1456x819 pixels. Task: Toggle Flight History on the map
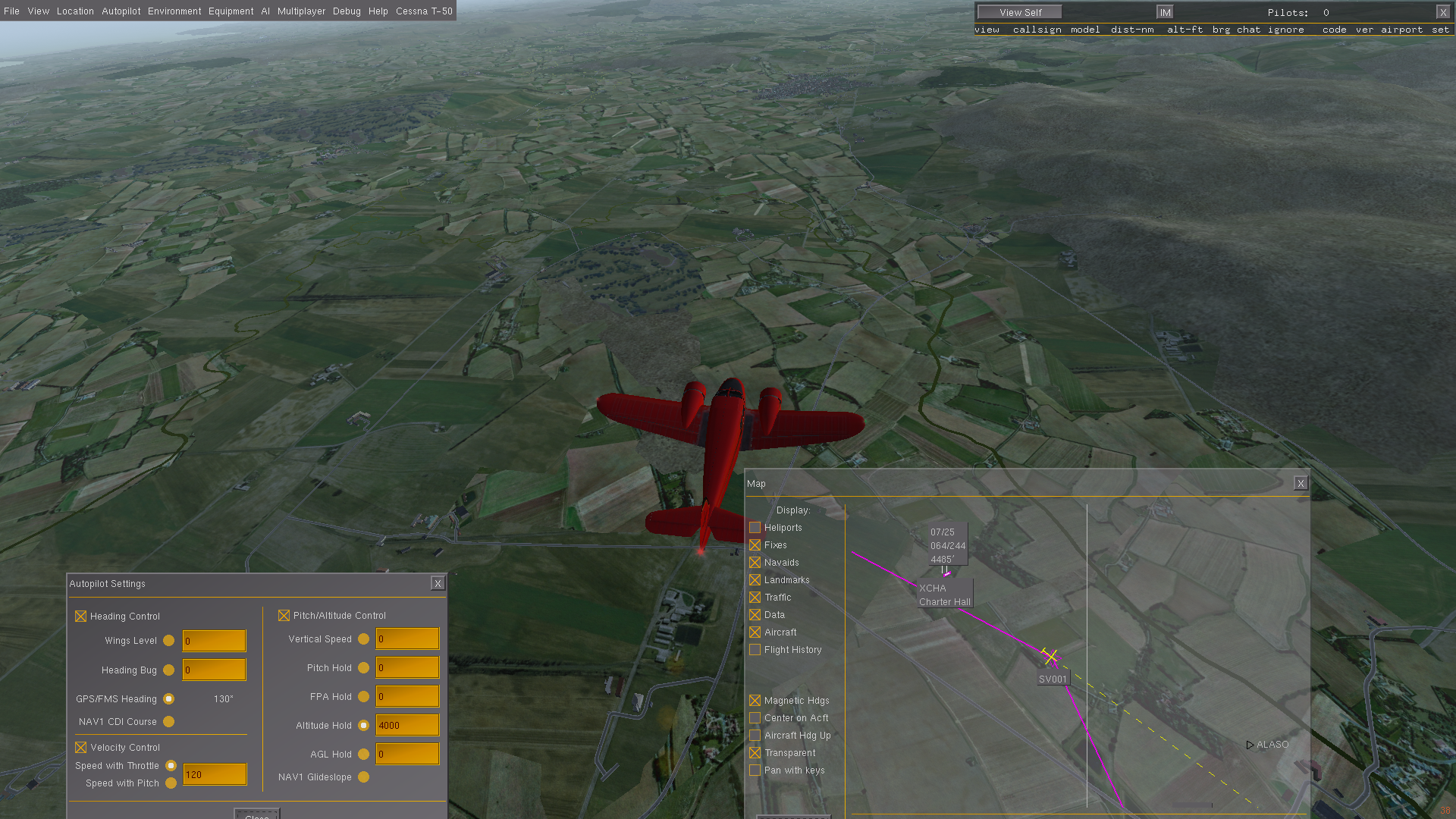click(755, 650)
